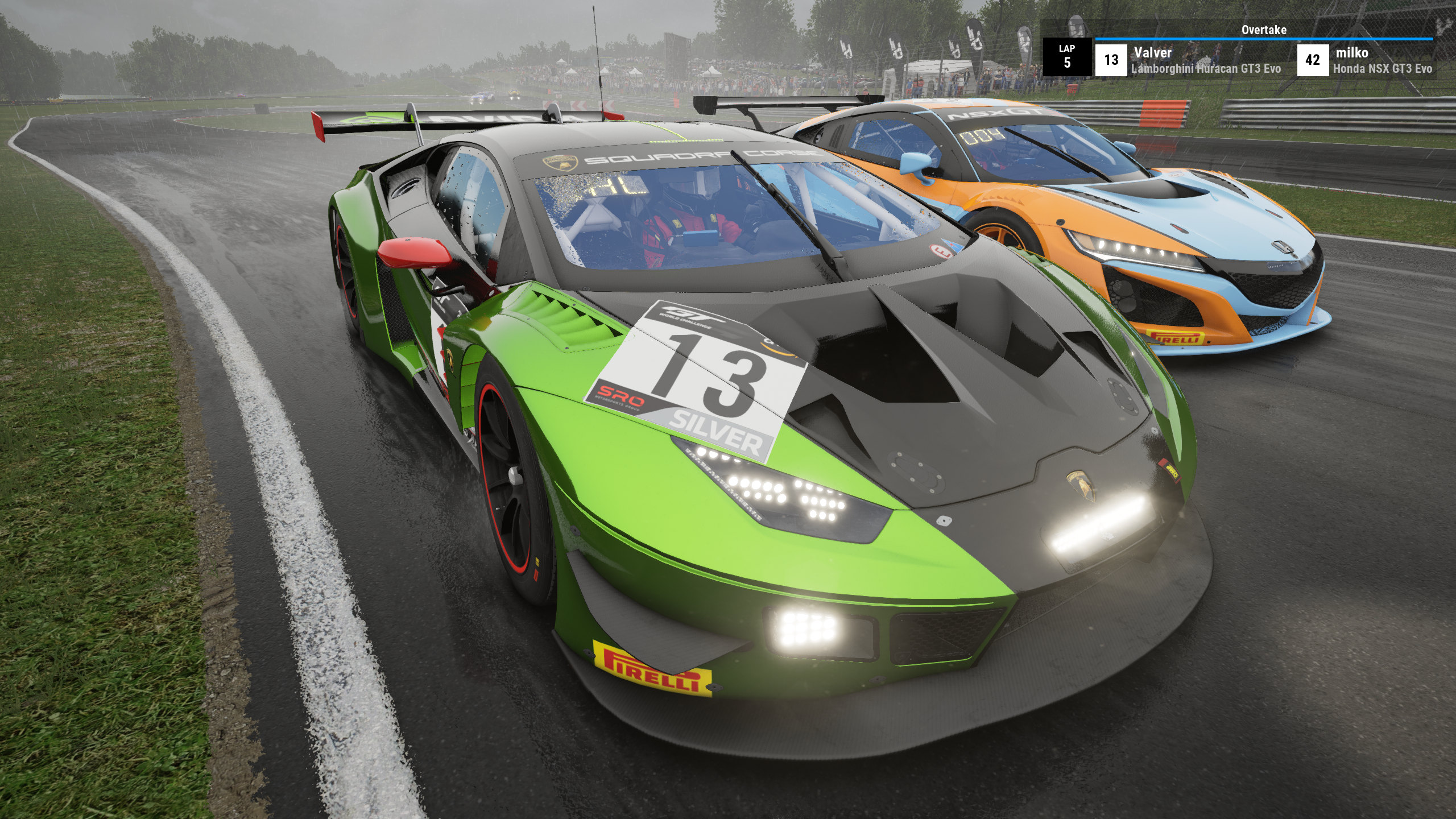Select milko's Honda NSX driver entry
This screenshot has height=819, width=1456.
(1366, 60)
